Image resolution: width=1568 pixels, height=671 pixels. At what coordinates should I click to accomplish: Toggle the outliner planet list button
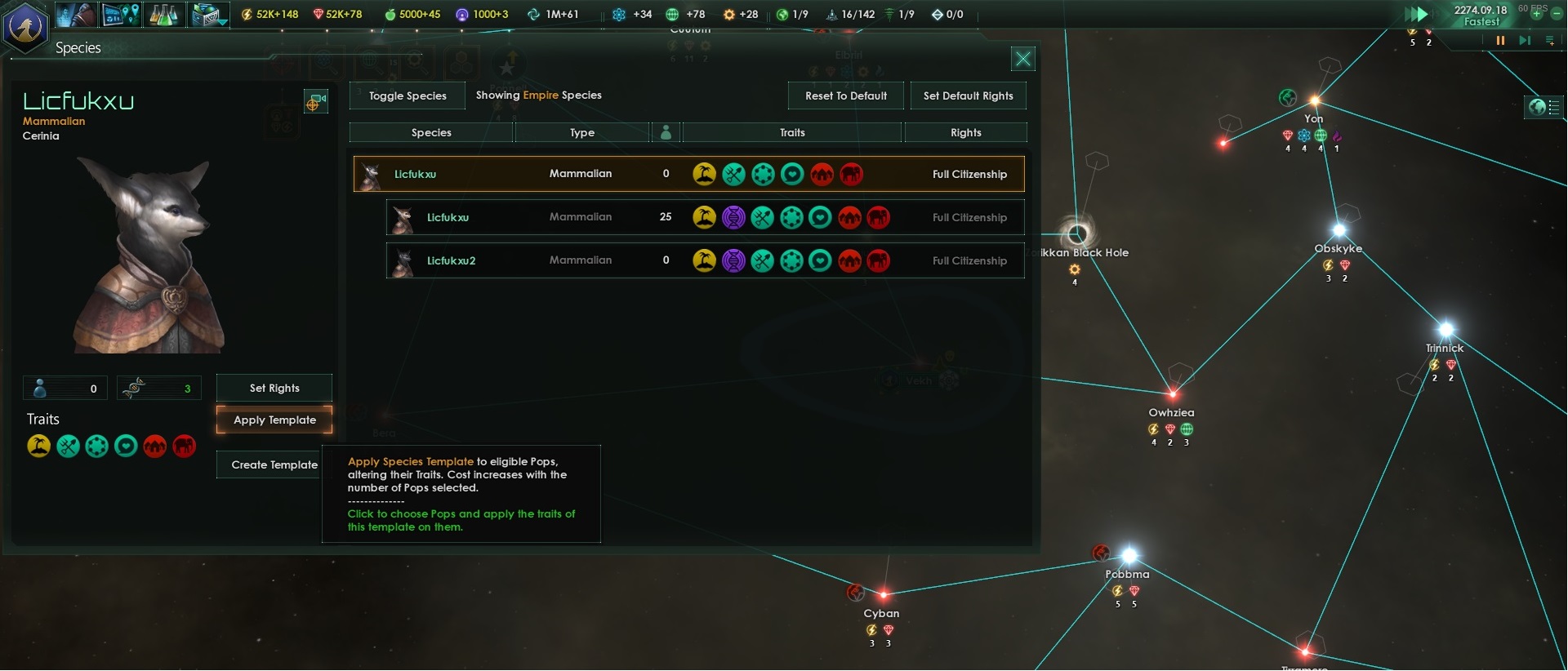[1543, 107]
